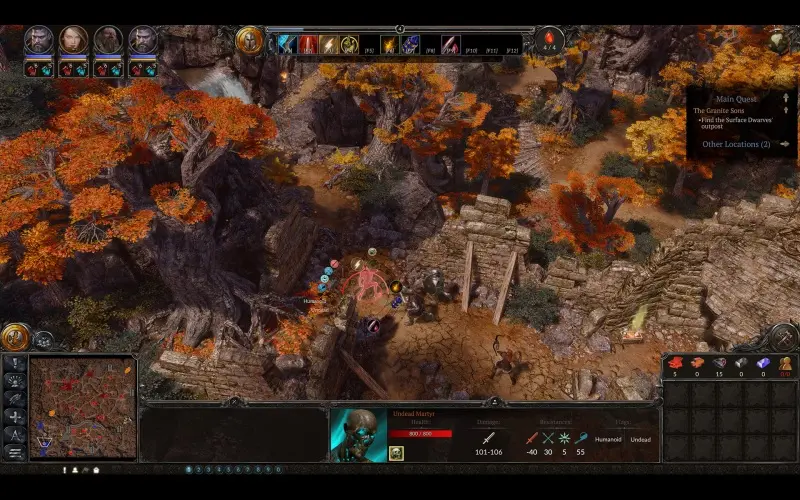Open the golden round menu button above the minimap
800x500 pixels.
pyautogui.click(x=15, y=337)
